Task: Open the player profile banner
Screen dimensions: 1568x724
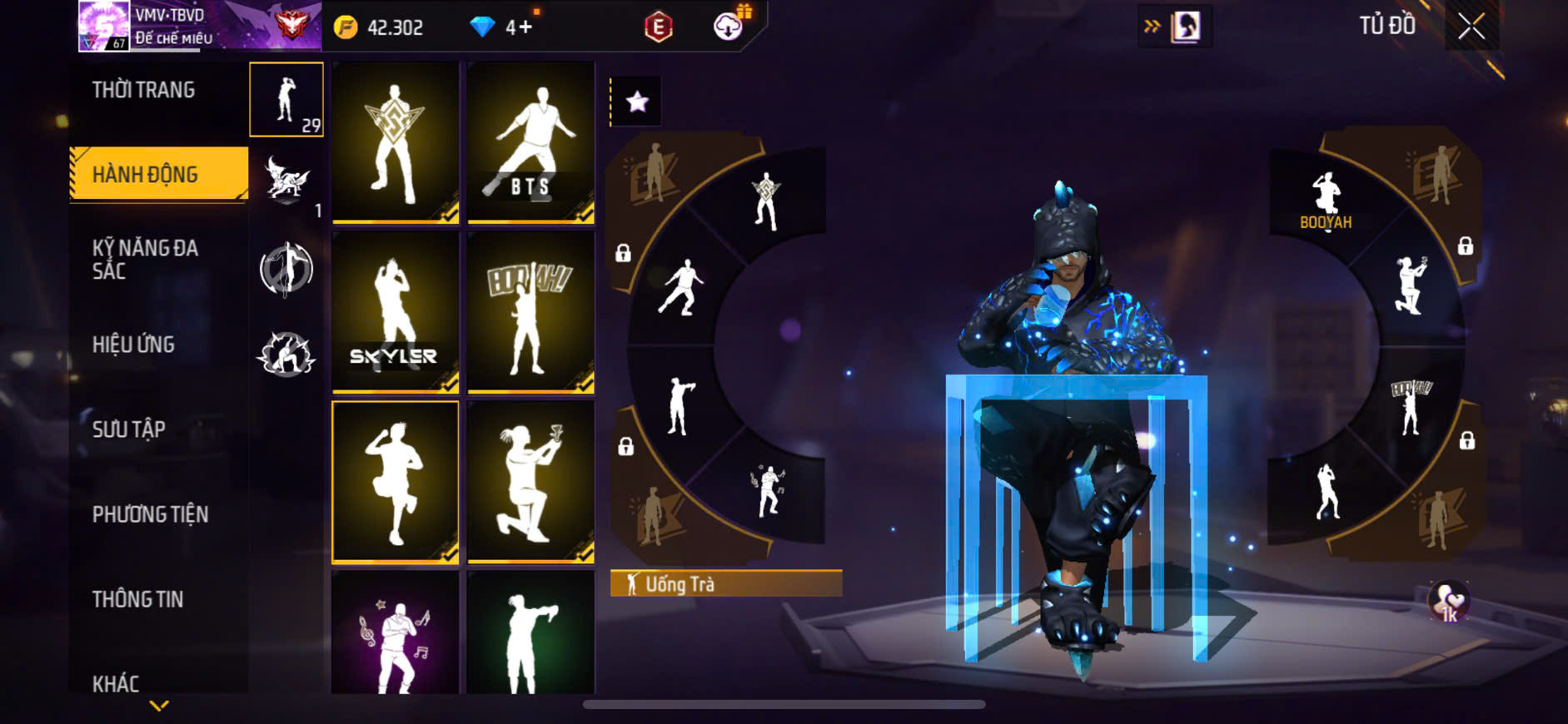Action: click(x=200, y=27)
